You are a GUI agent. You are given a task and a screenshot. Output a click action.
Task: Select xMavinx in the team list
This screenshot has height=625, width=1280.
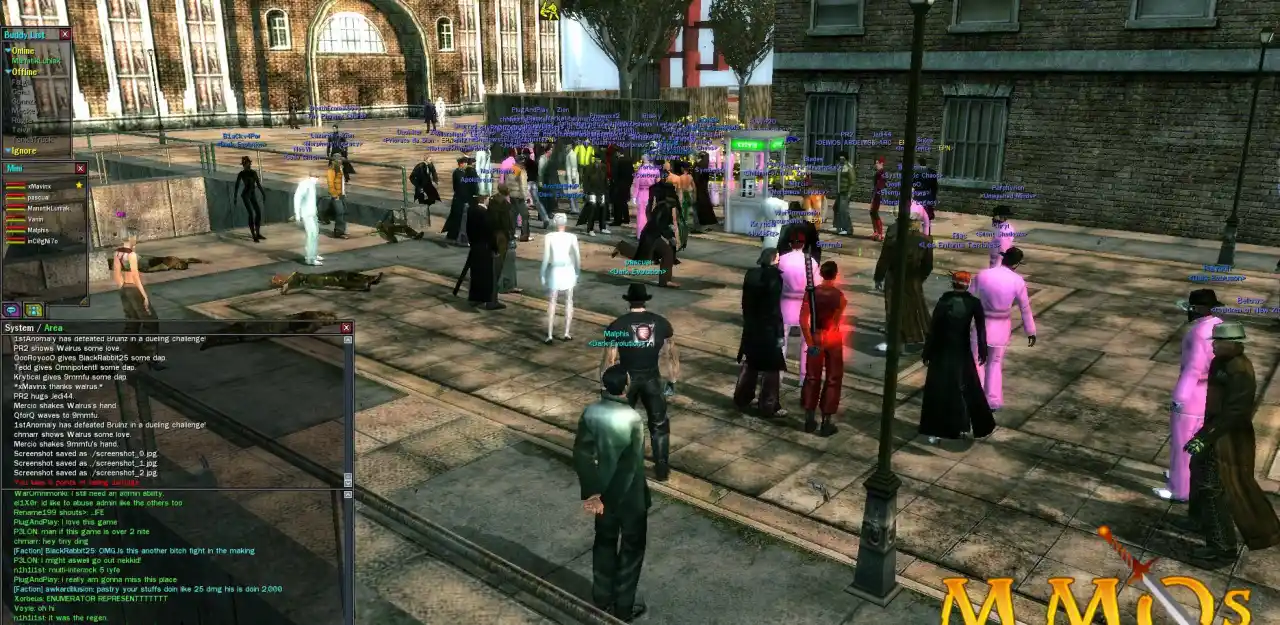coord(40,186)
